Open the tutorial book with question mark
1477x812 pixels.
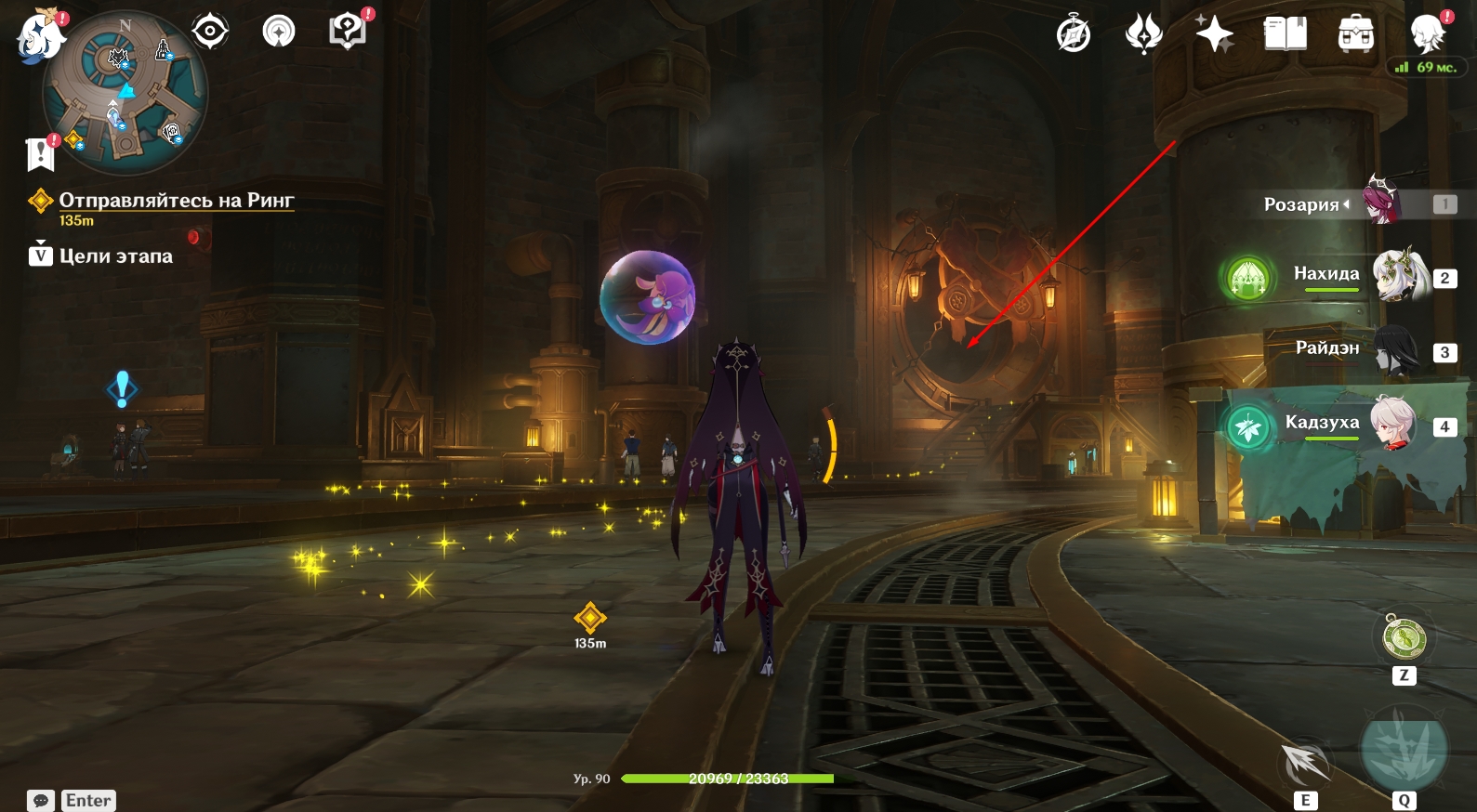[348, 31]
